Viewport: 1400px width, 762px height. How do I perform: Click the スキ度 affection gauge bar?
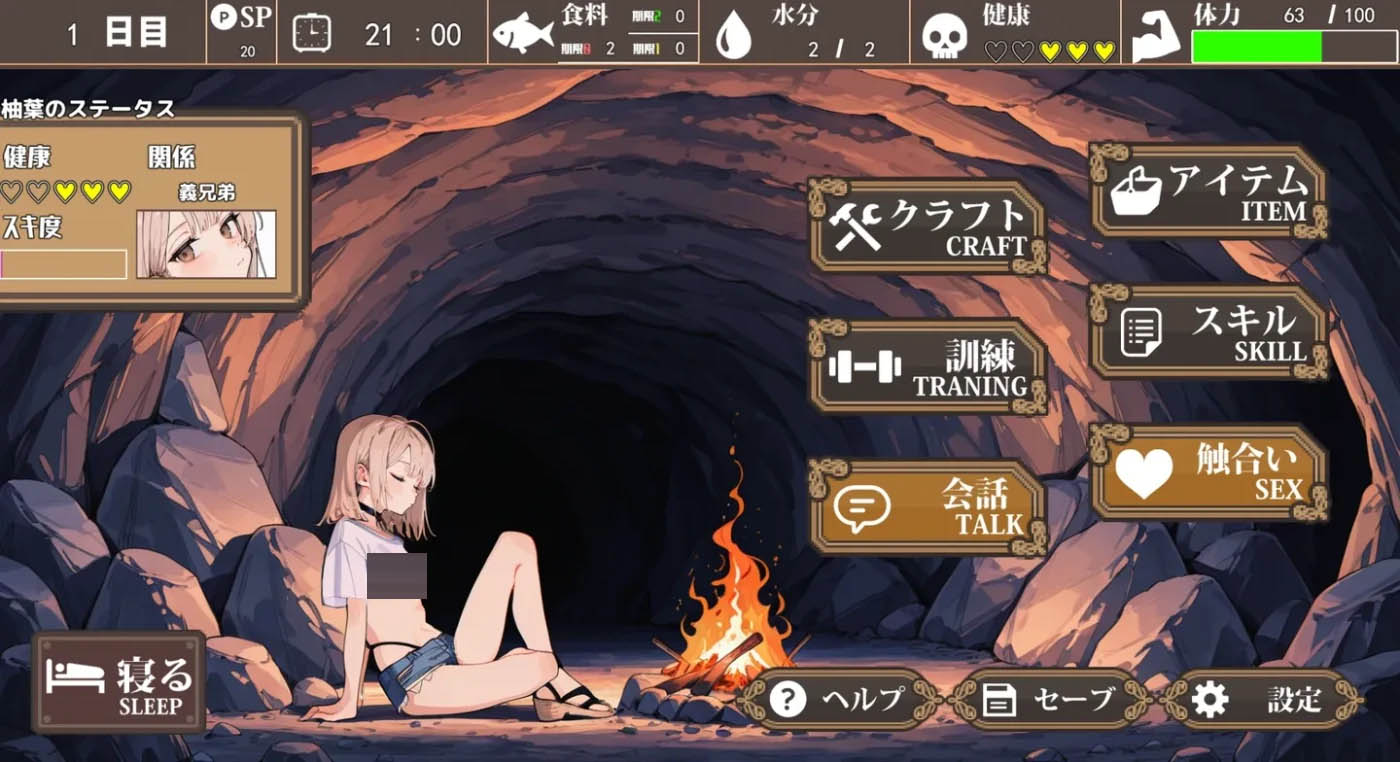[64, 265]
